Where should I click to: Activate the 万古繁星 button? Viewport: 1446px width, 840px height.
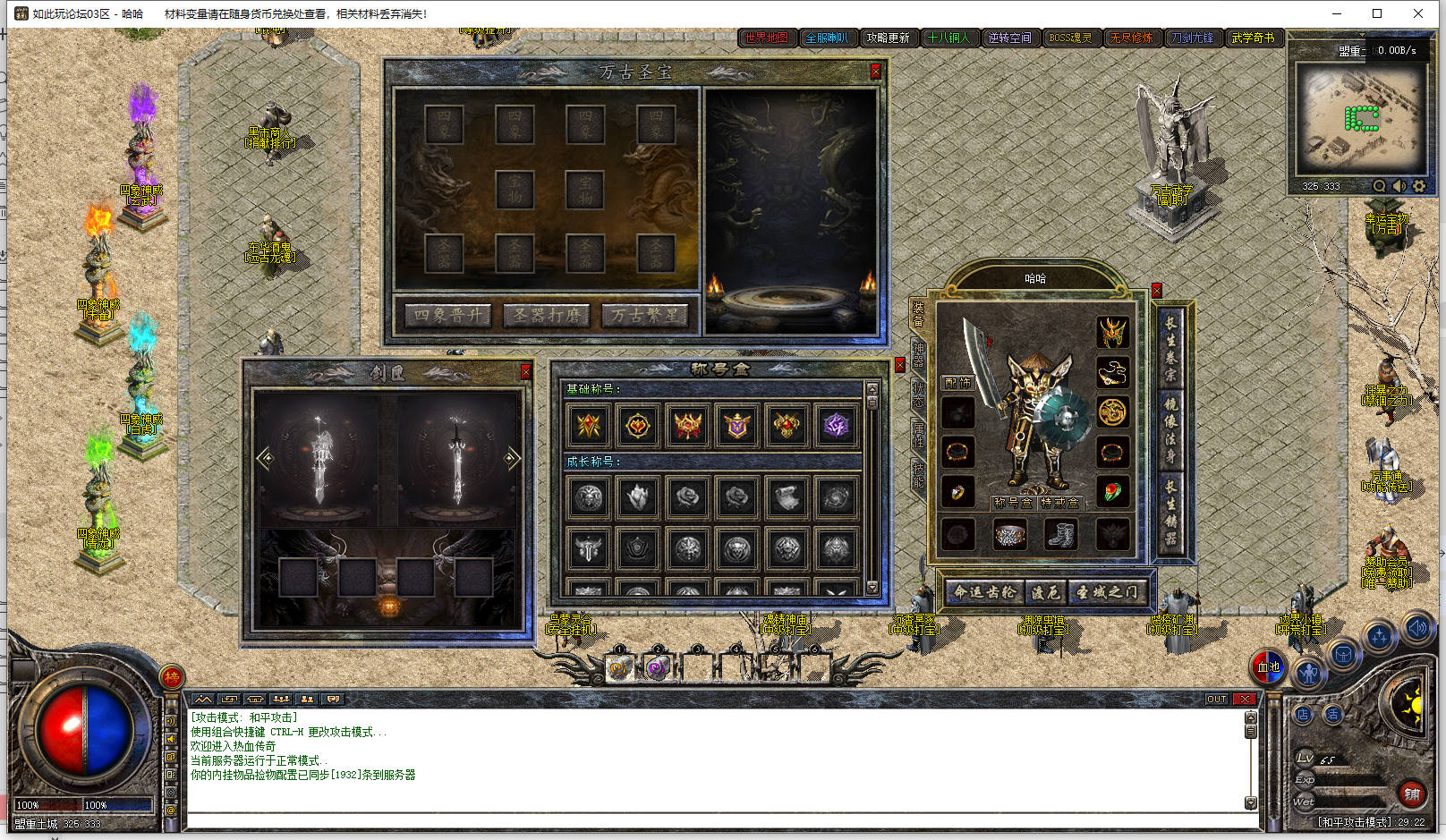point(645,316)
